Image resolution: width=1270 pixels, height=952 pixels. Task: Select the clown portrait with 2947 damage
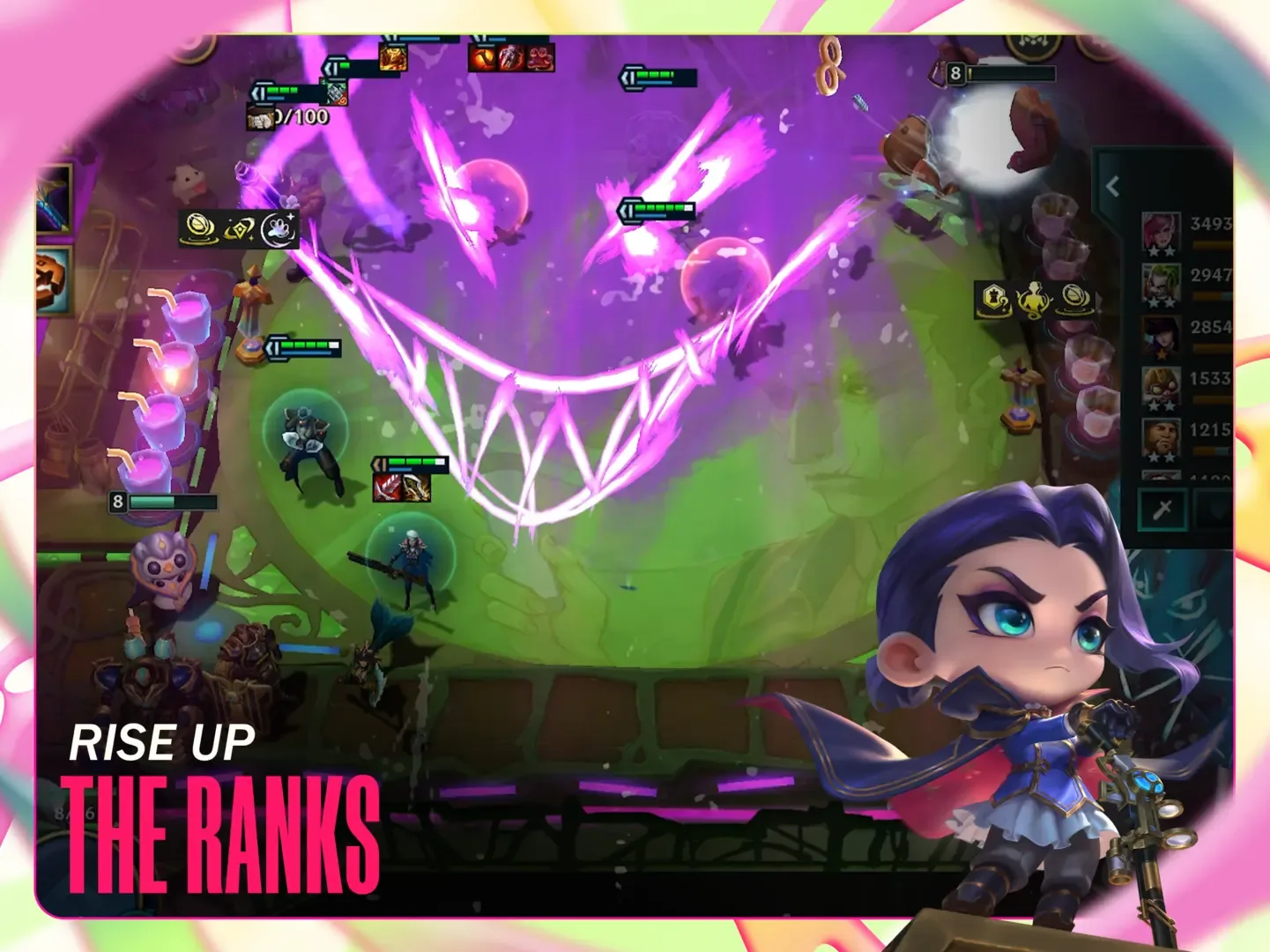pyautogui.click(x=1162, y=284)
